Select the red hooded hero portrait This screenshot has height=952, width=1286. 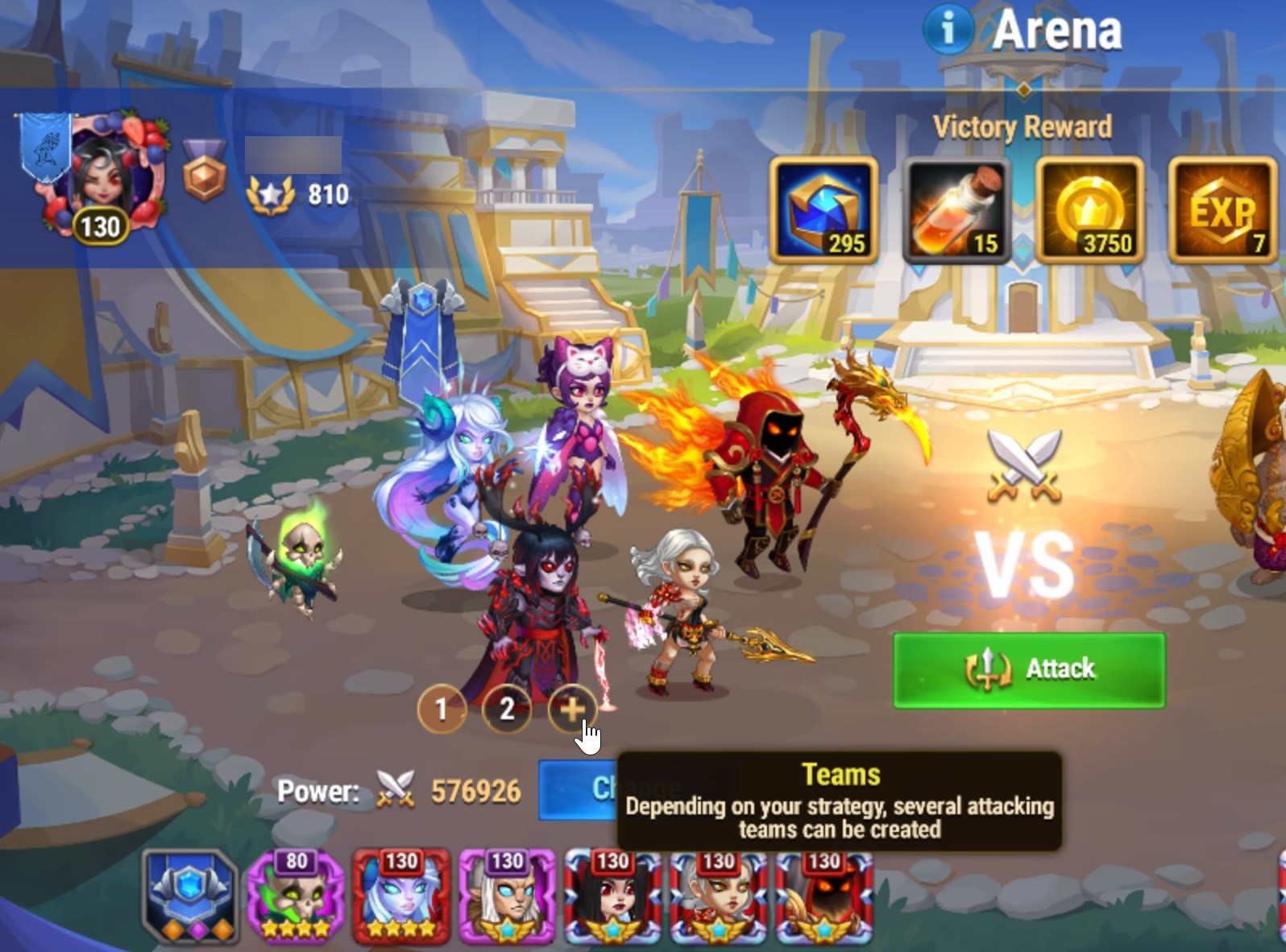823,896
